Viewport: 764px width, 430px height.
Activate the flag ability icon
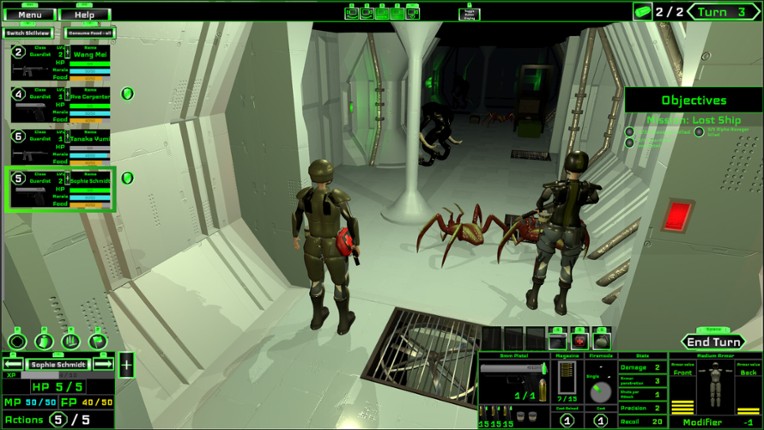pyautogui.click(x=98, y=341)
